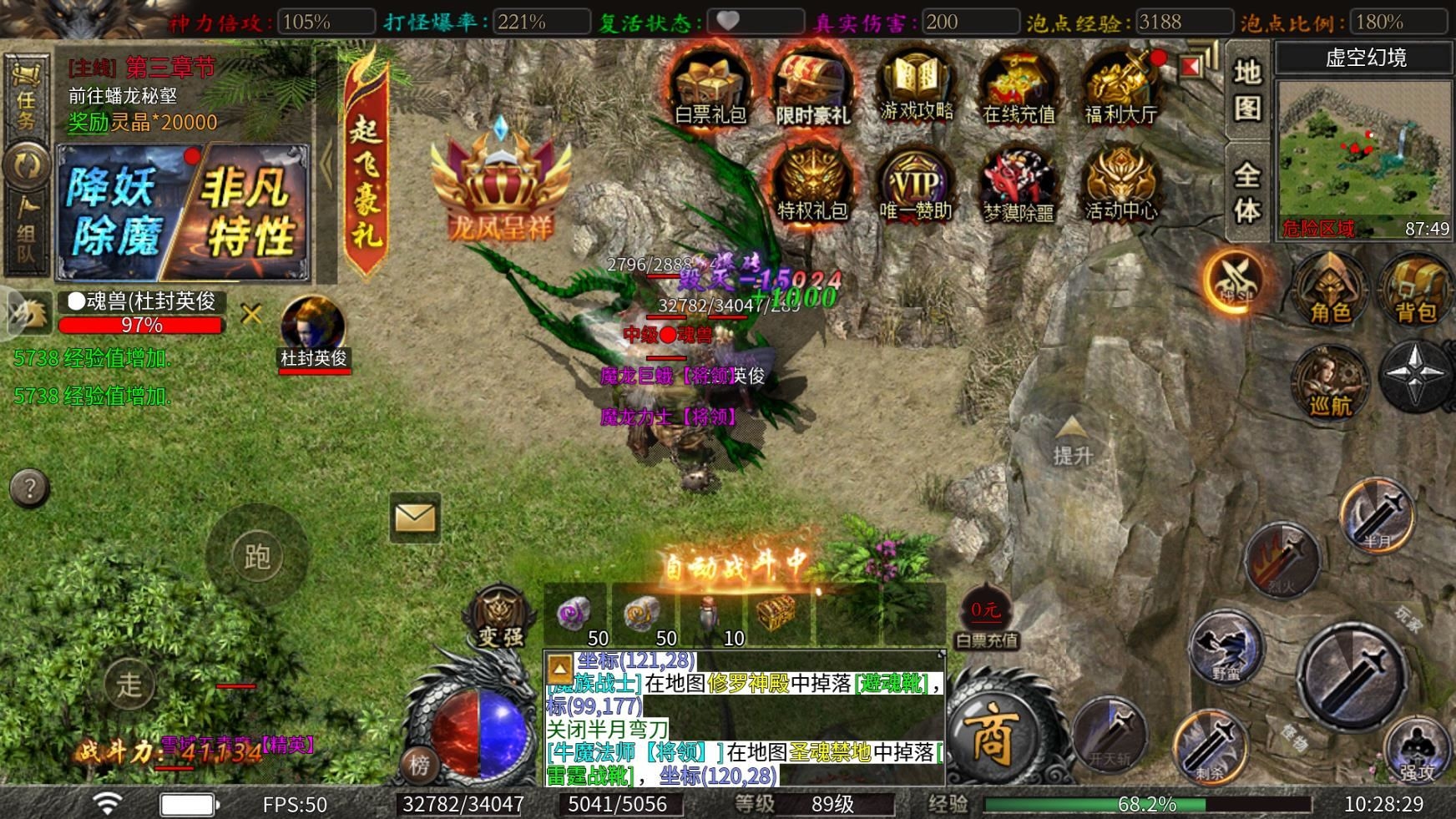Open the 地图 map button
The height and width of the screenshot is (819, 1456).
(x=1247, y=90)
